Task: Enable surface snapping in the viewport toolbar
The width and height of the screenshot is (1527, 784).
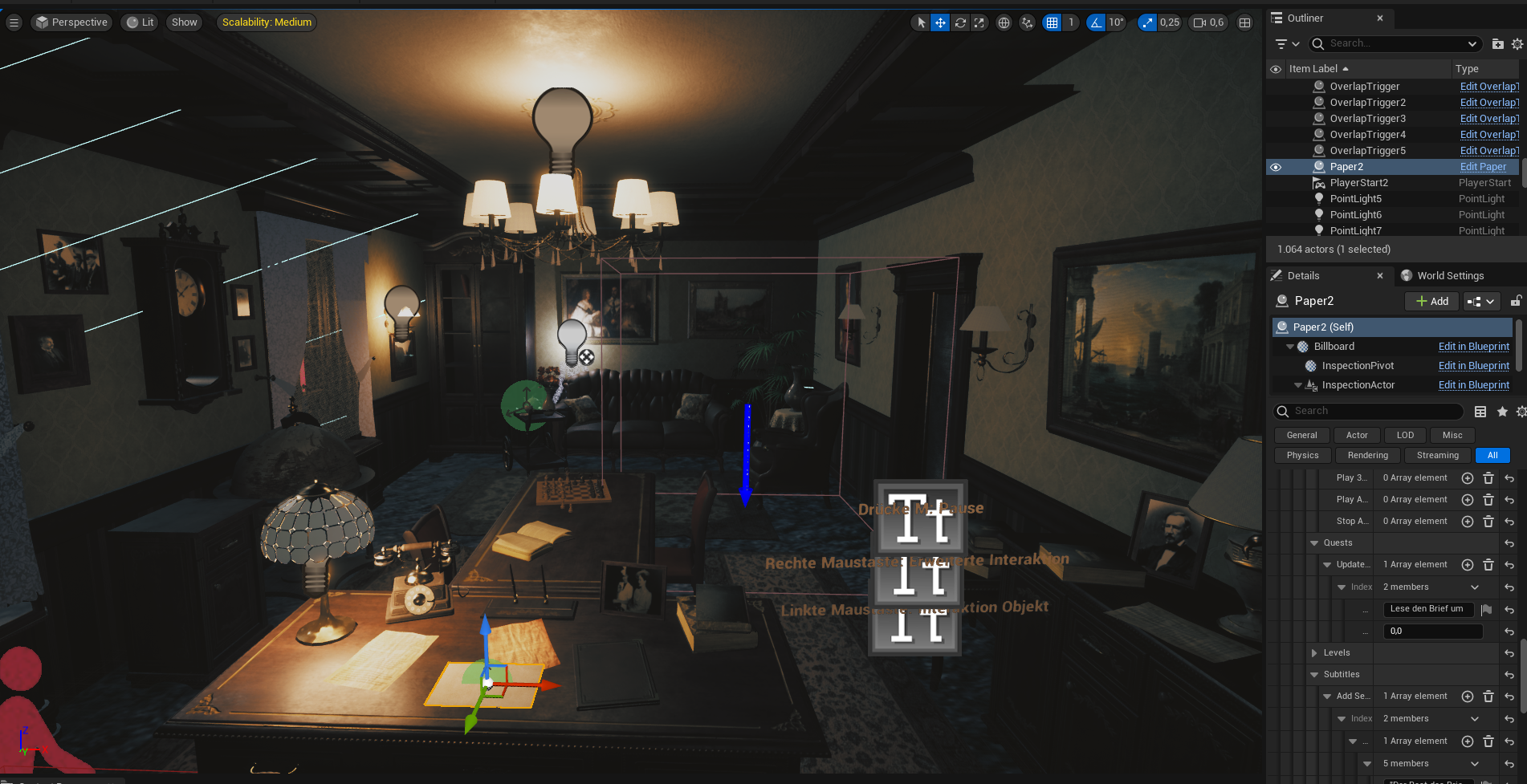Action: pos(1027,22)
